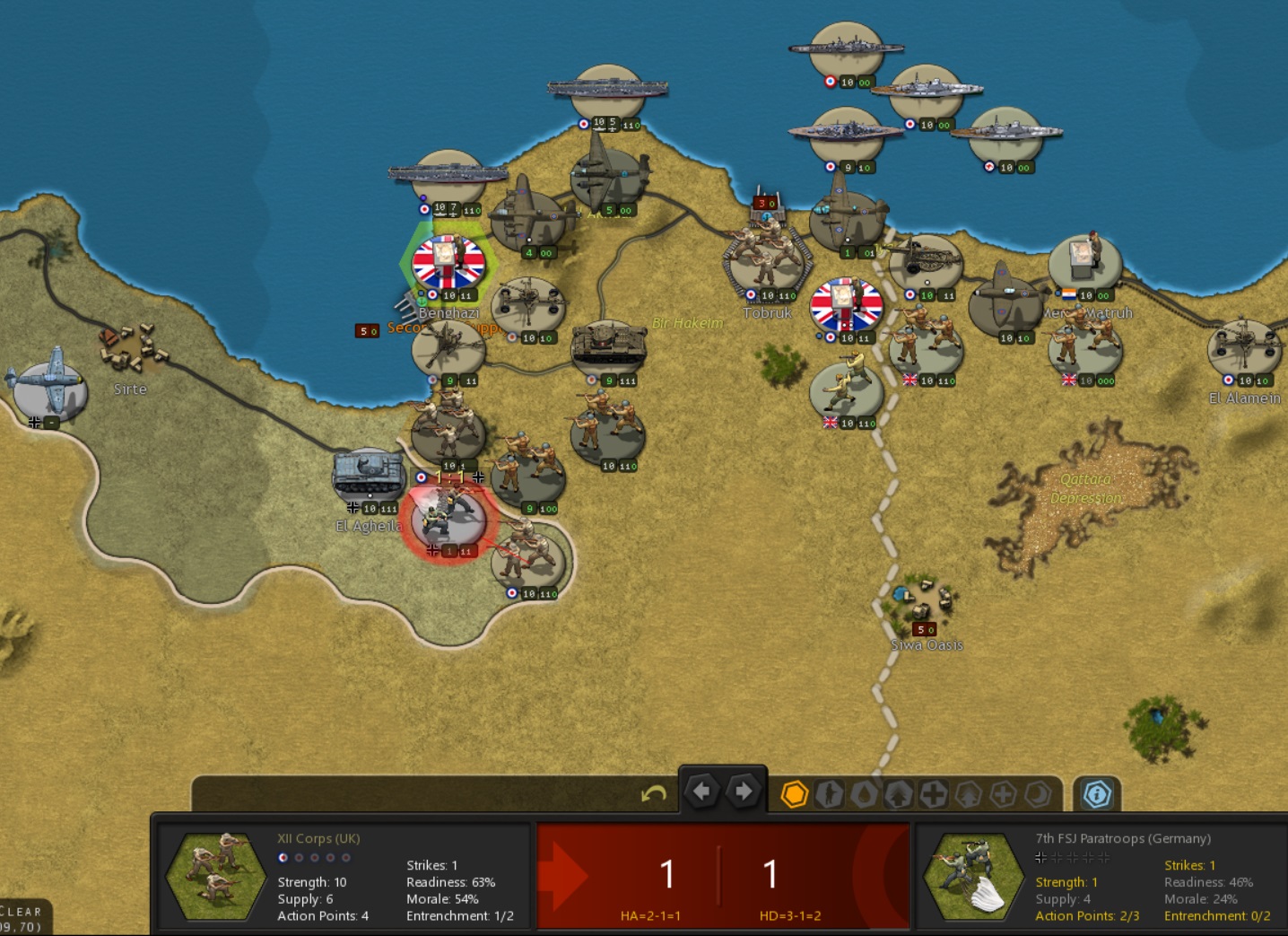This screenshot has height=936, width=1288.
Task: Click the XII Corps unit portrait
Action: pyautogui.click(x=216, y=877)
